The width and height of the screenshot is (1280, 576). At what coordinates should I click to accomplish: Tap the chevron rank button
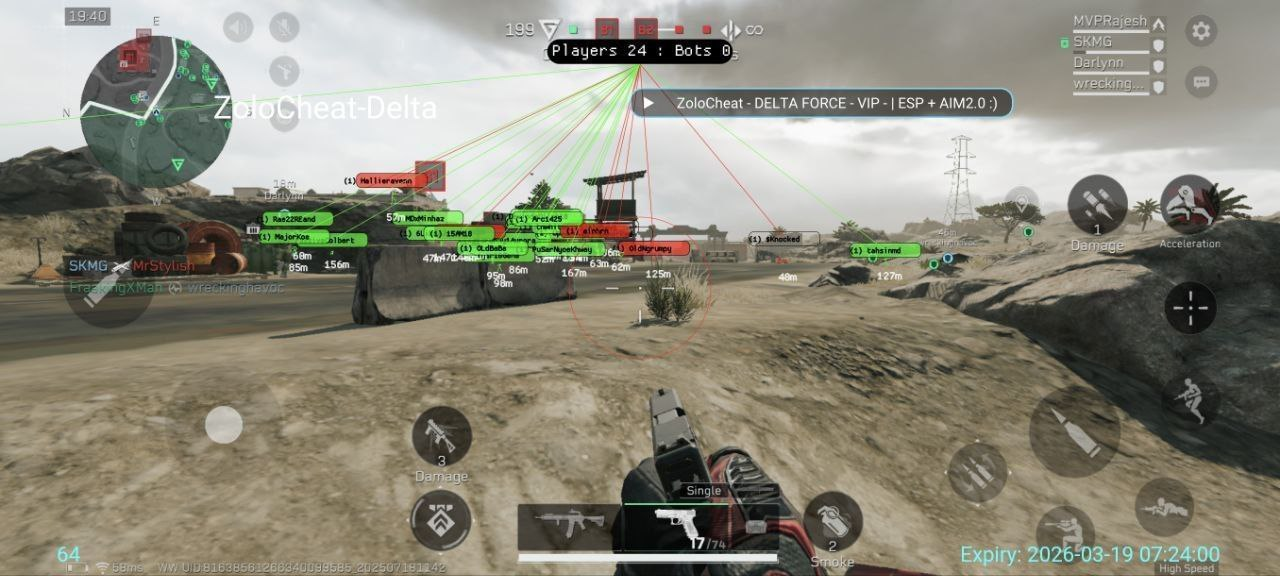(x=440, y=520)
